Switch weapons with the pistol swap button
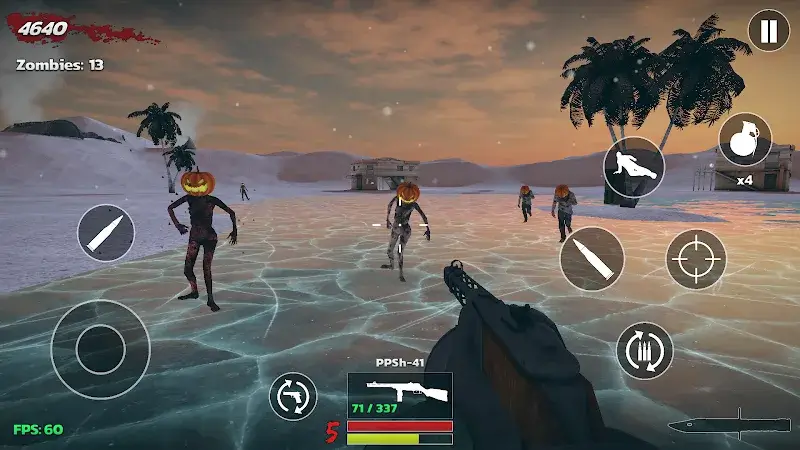Viewport: 800px width, 450px height. pos(293,396)
